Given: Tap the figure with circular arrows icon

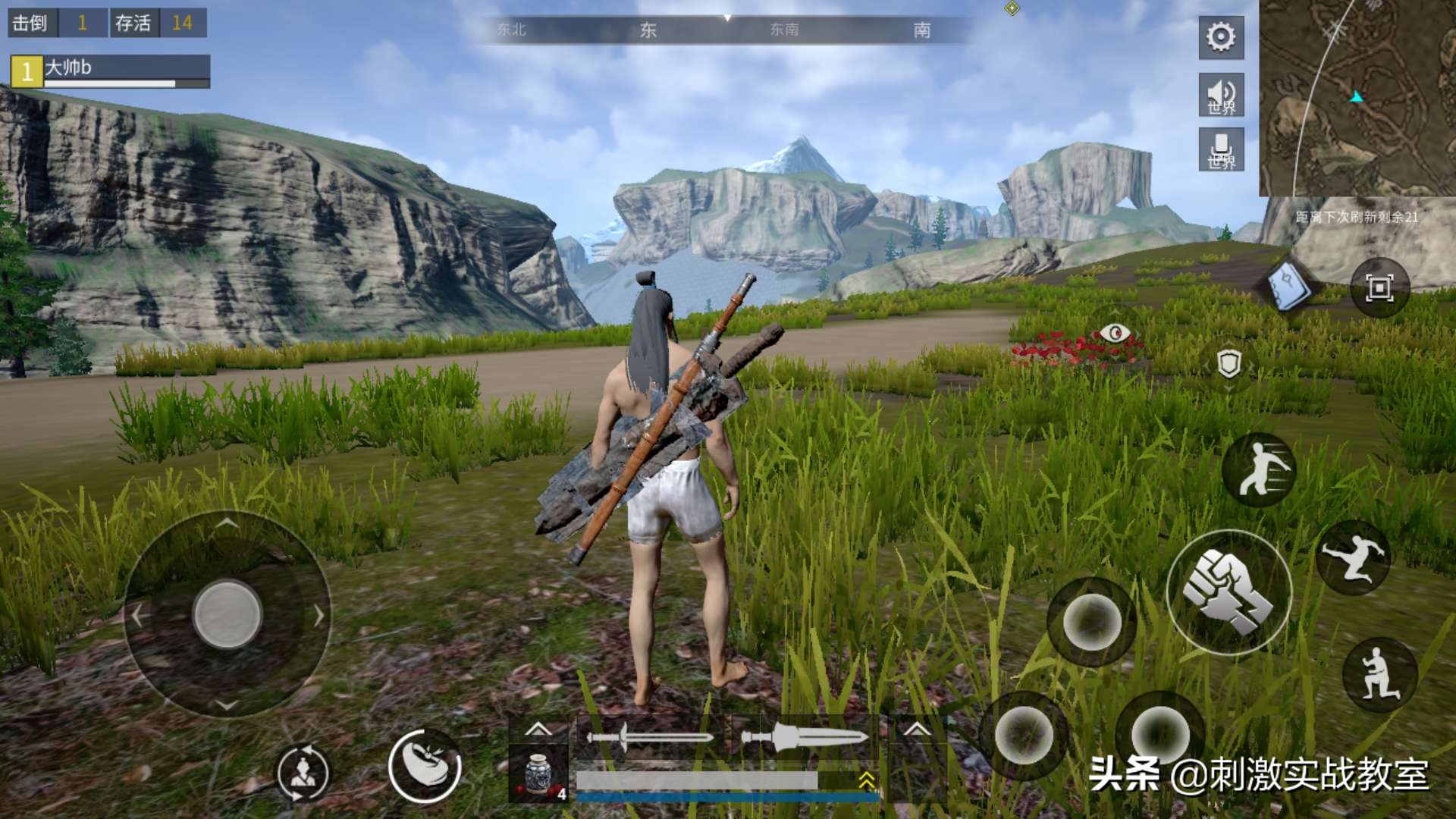Looking at the screenshot, I should (x=303, y=773).
